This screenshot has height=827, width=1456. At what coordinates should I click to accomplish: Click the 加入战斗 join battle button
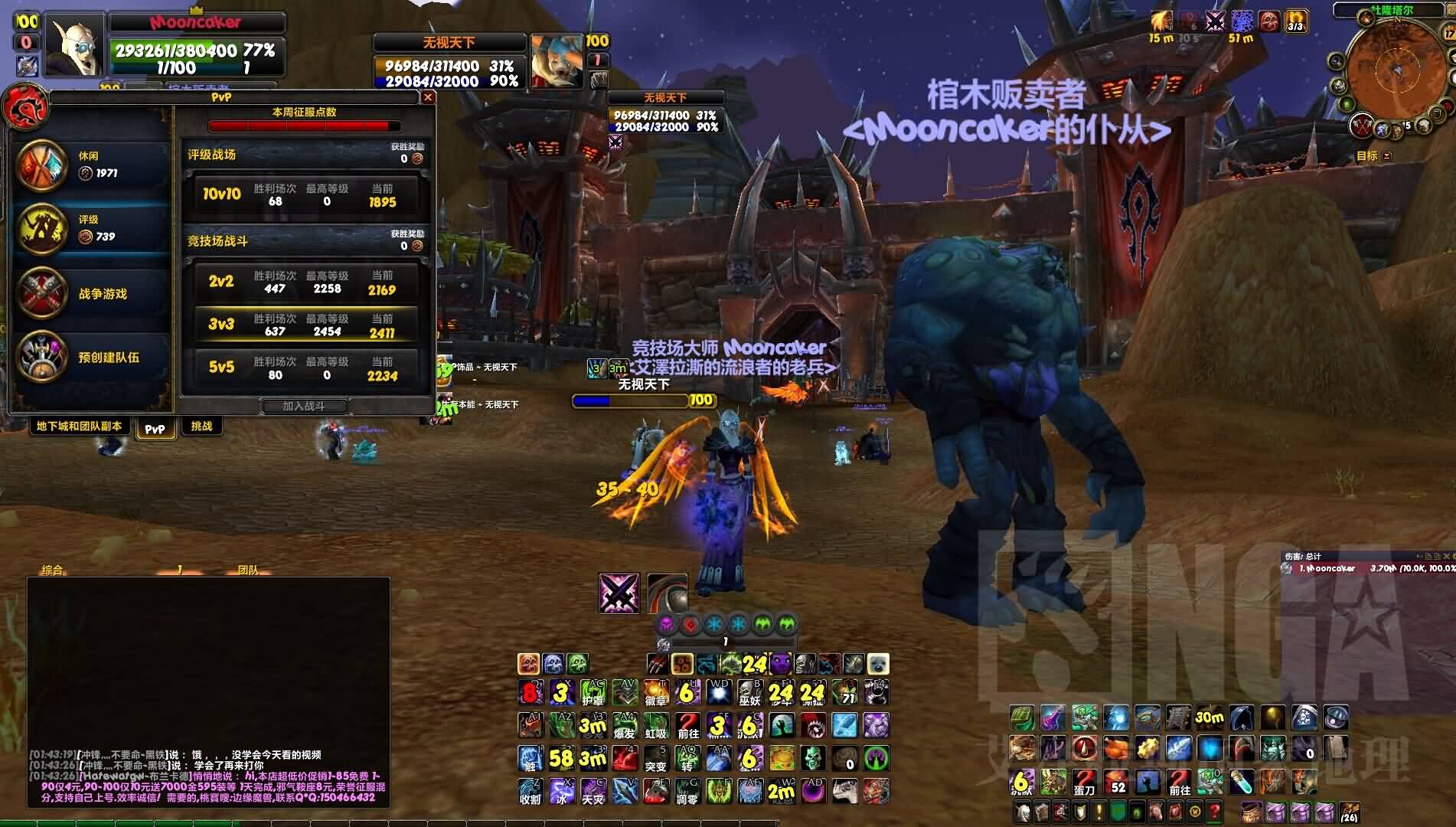(x=304, y=406)
